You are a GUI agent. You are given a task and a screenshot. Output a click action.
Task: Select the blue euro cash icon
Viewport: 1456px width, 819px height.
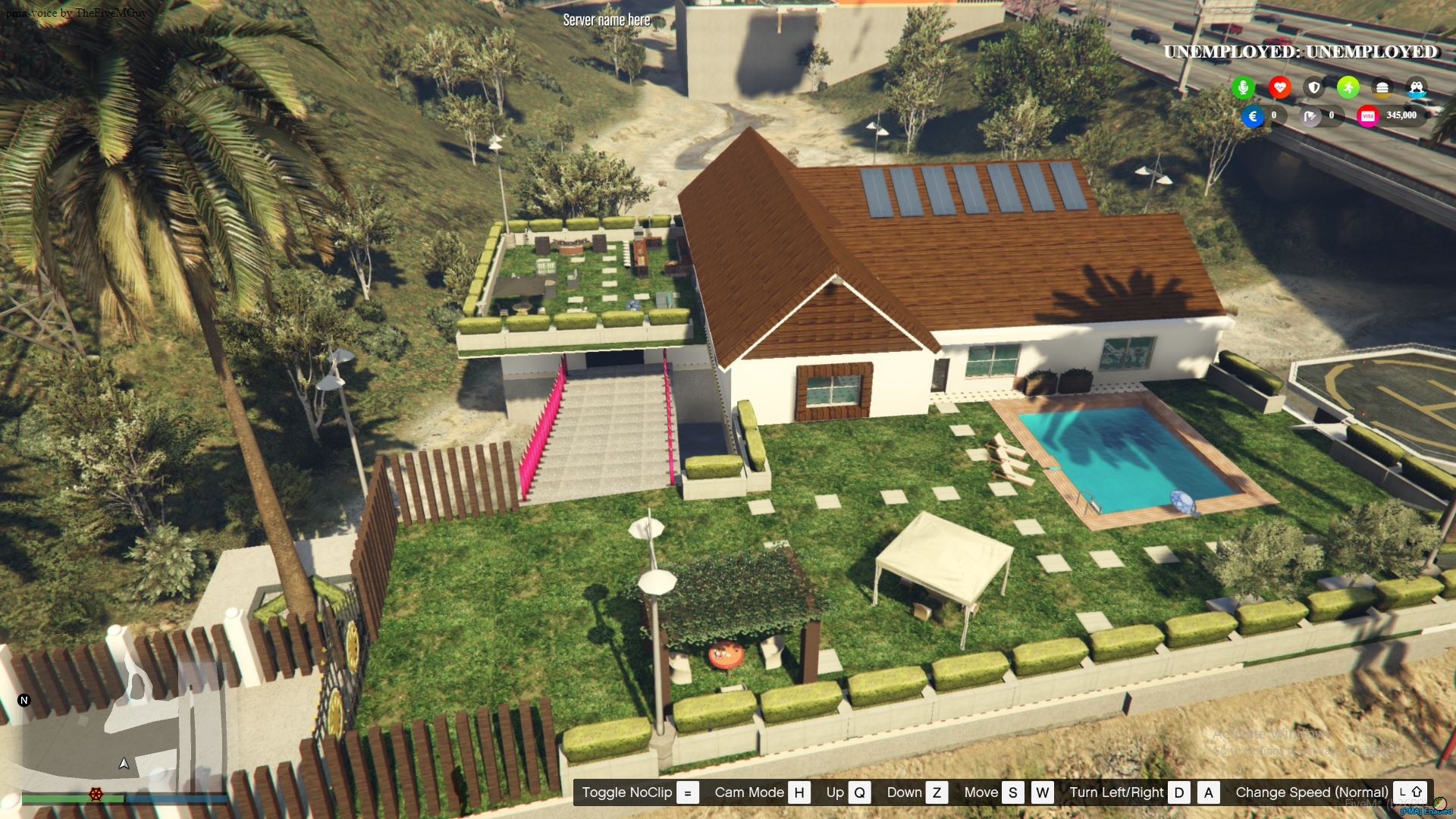[1252, 117]
